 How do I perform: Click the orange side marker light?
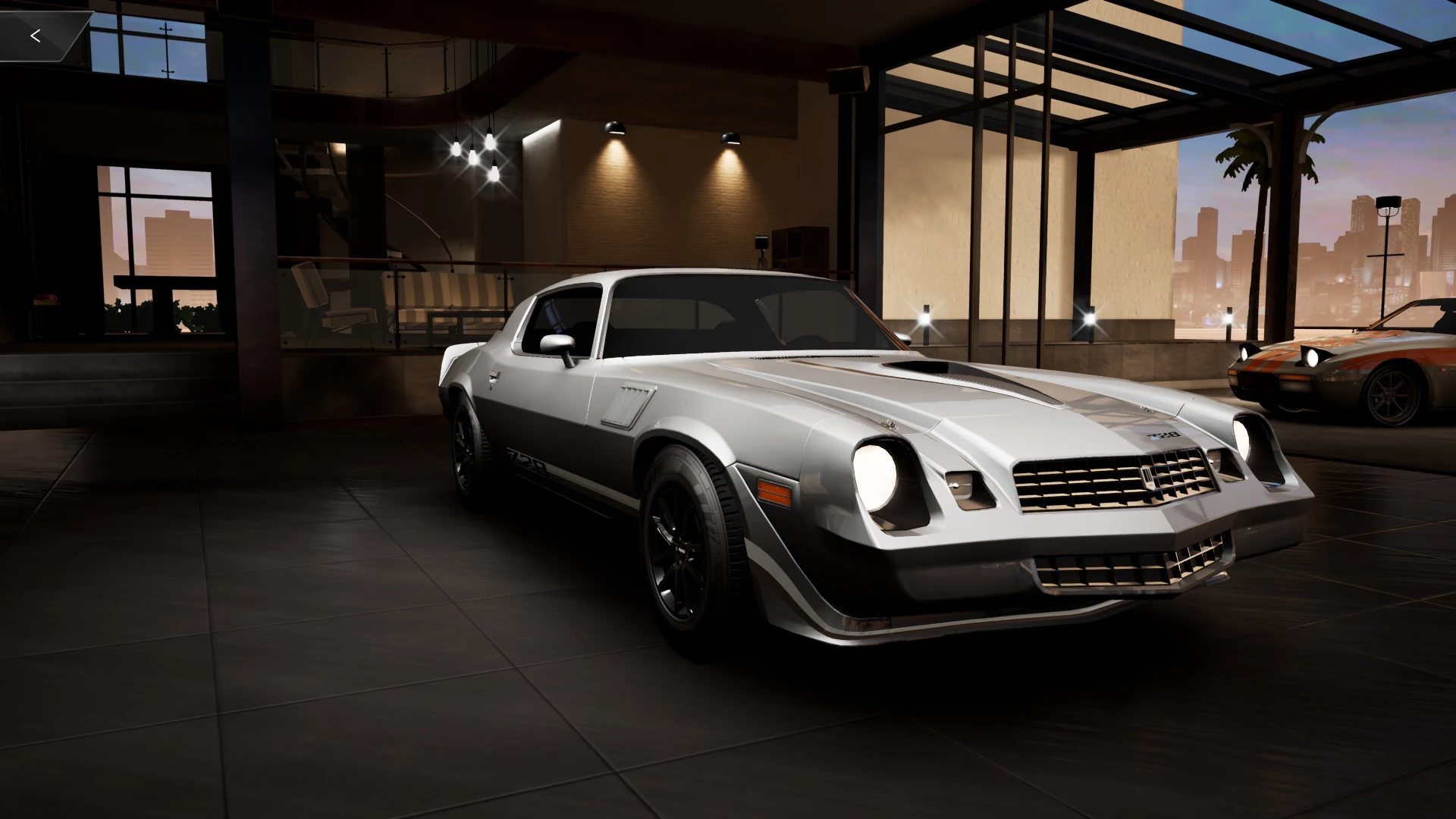775,493
